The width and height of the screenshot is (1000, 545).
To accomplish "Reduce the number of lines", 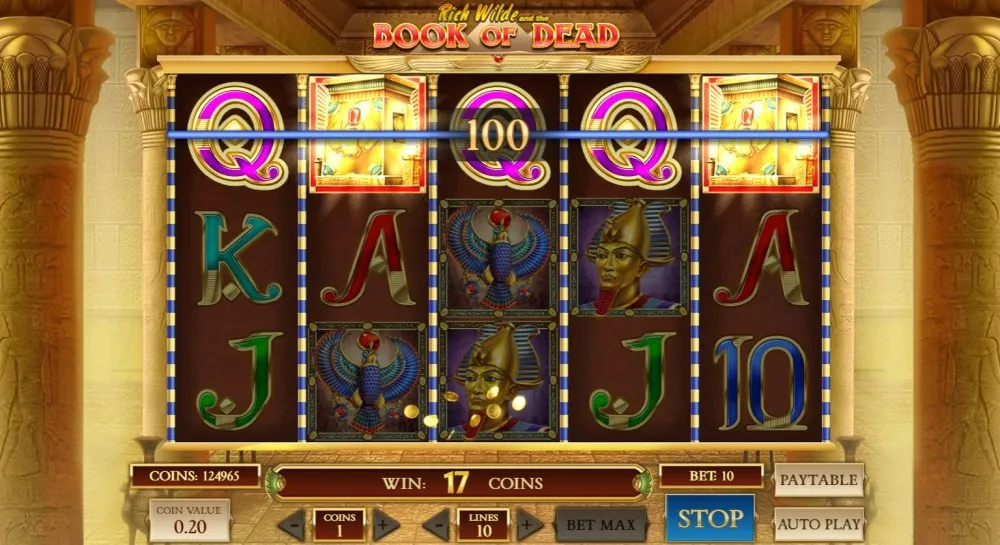I will 436,524.
